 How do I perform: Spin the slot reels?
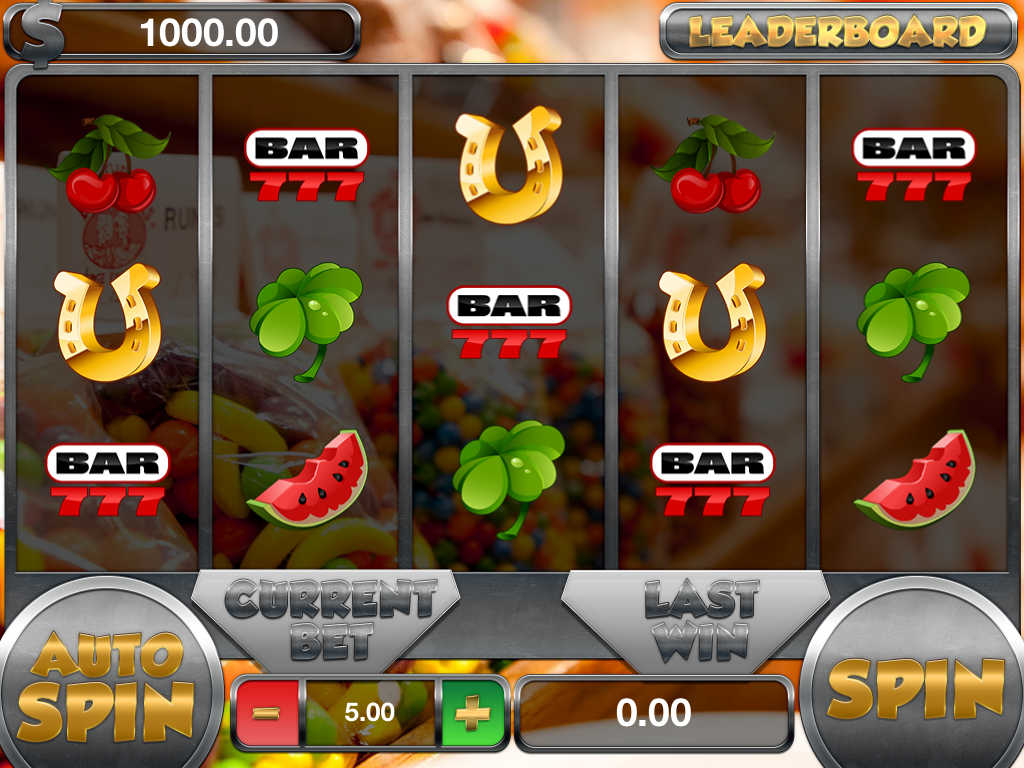pyautogui.click(x=916, y=688)
